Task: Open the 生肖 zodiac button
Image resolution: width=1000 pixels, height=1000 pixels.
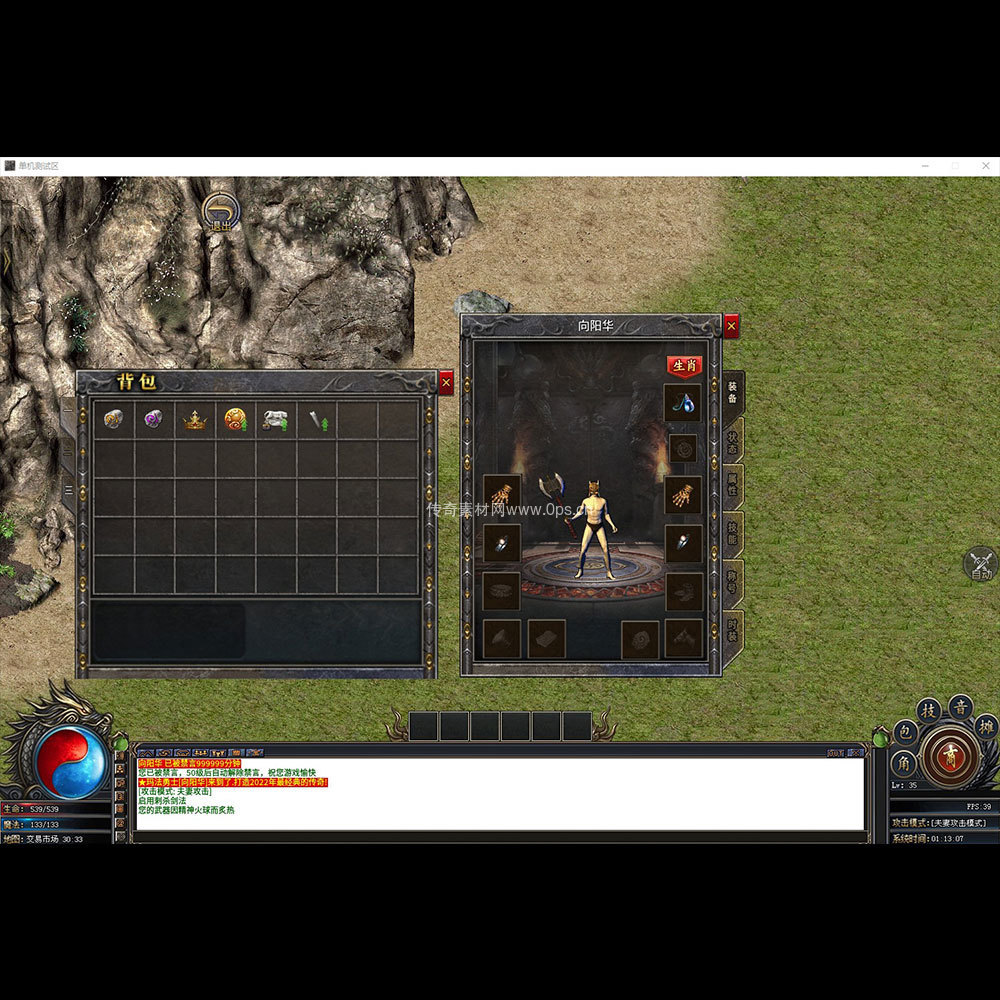Action: click(x=684, y=366)
